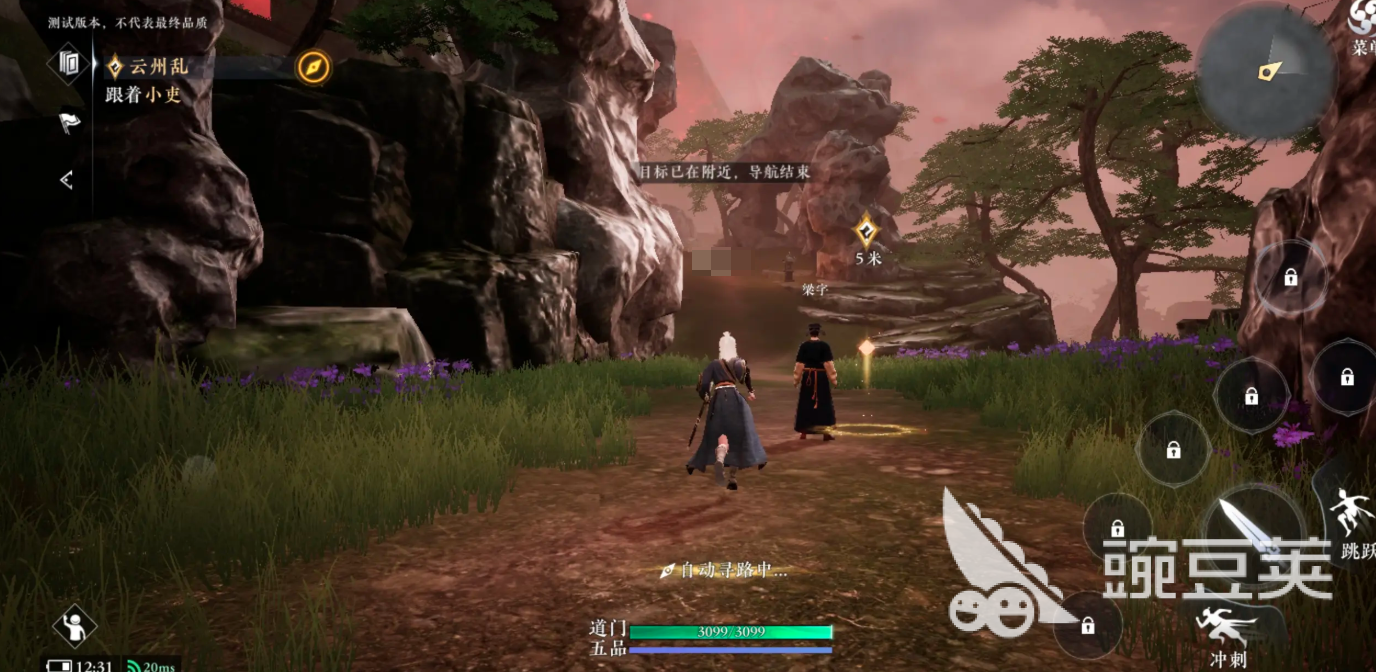Tap the golden compass navigation icon
The width and height of the screenshot is (1376, 672).
[313, 67]
